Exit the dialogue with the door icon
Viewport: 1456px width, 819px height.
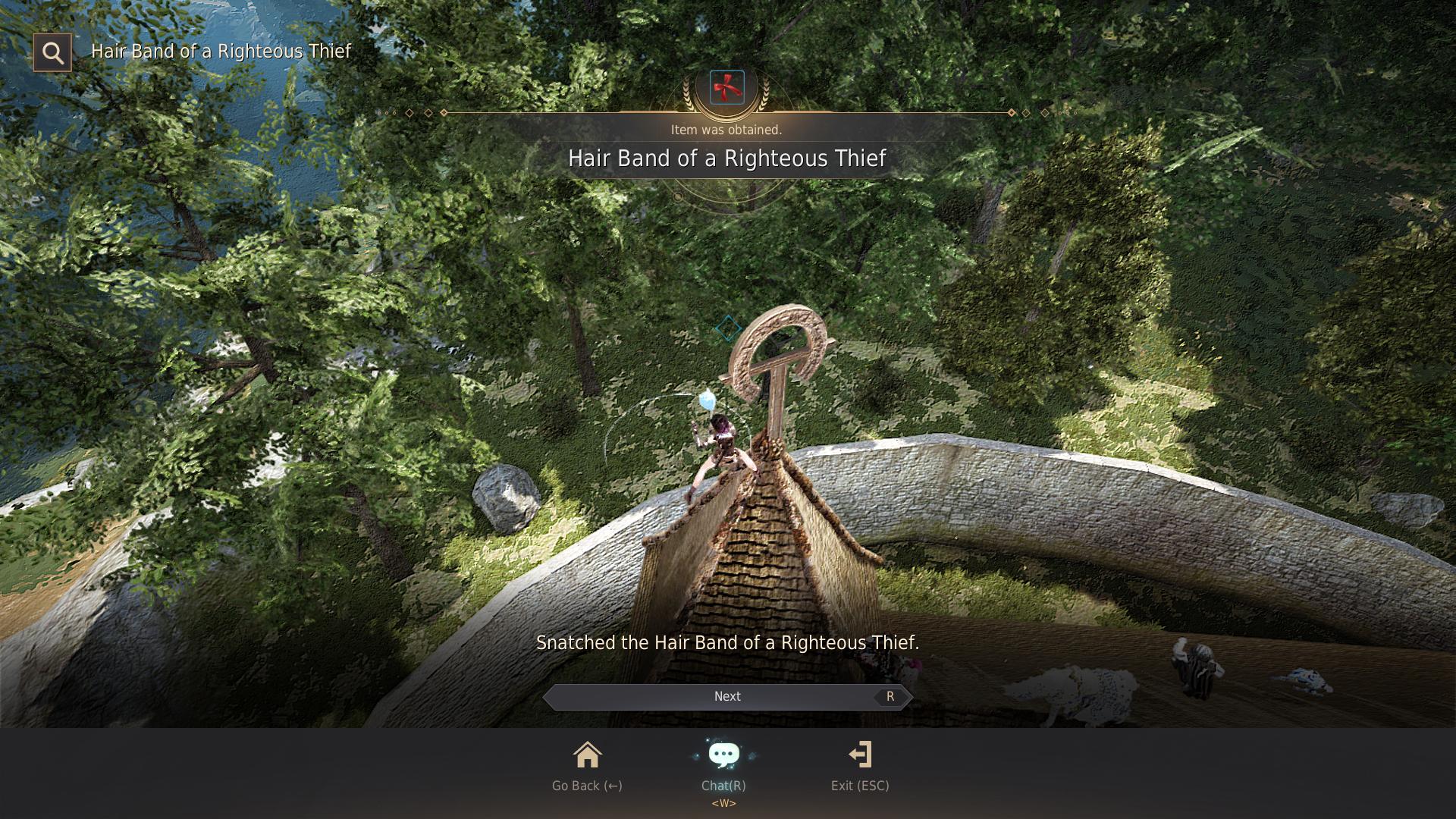click(x=860, y=756)
